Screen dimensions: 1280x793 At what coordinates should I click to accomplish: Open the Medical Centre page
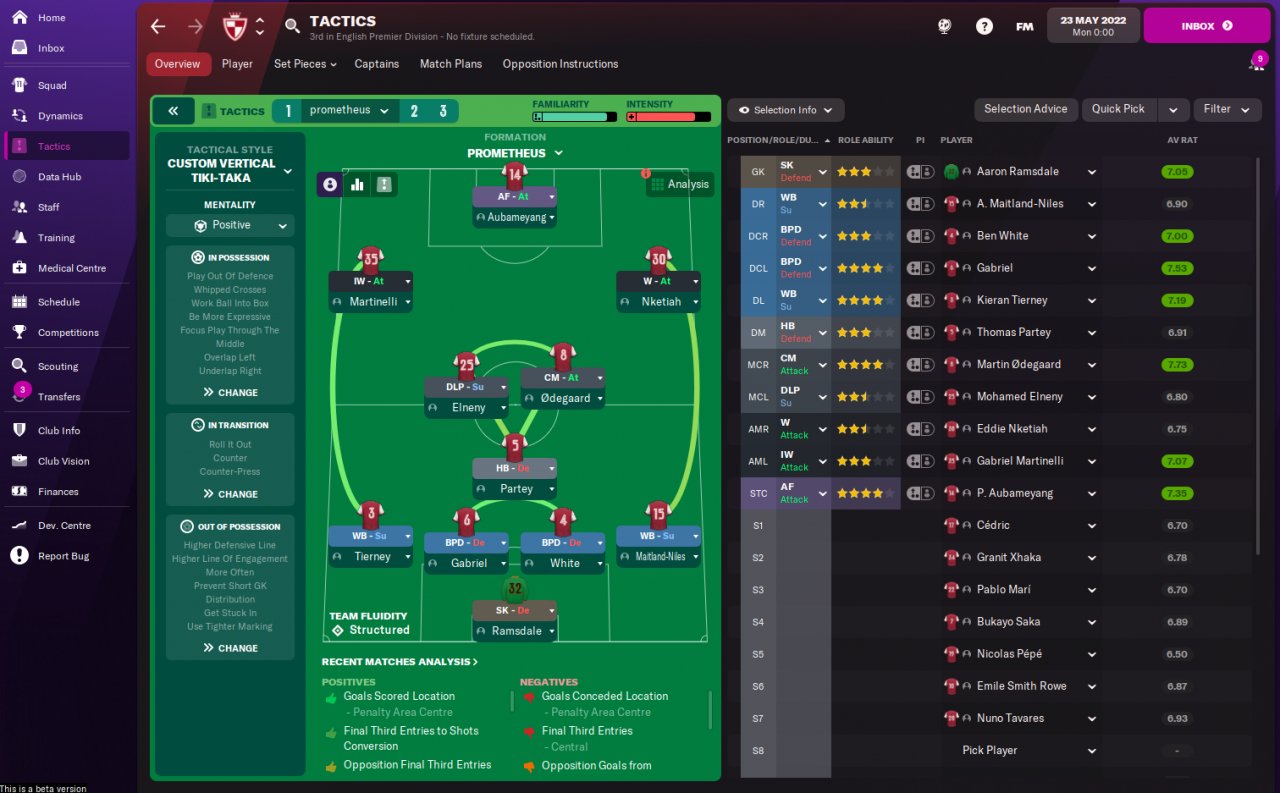click(71, 268)
